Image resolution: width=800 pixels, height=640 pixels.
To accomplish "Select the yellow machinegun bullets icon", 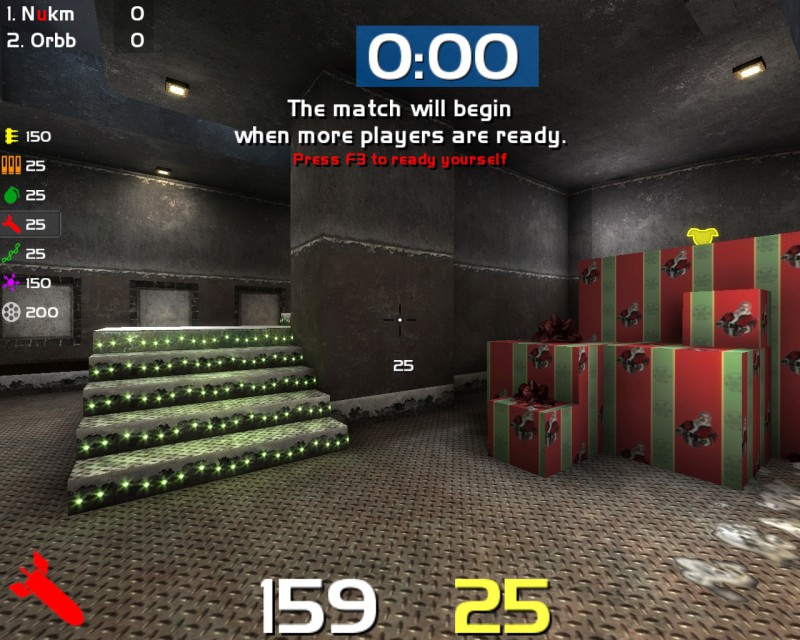I will [12, 136].
